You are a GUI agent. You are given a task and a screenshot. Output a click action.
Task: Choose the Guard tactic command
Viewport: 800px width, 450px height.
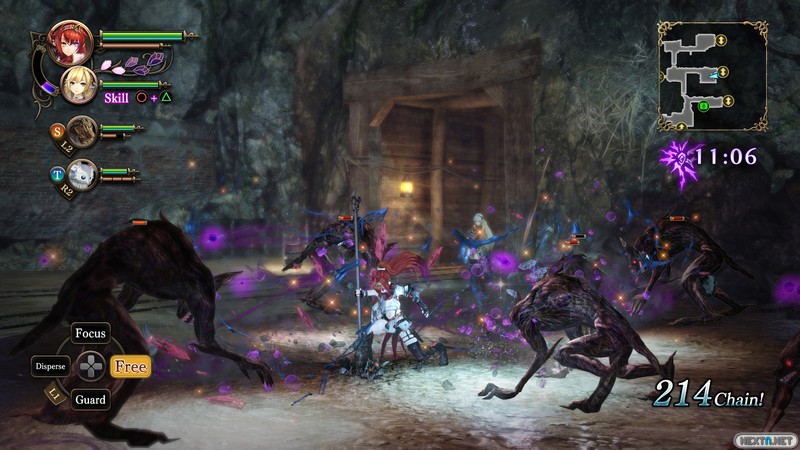click(x=91, y=399)
